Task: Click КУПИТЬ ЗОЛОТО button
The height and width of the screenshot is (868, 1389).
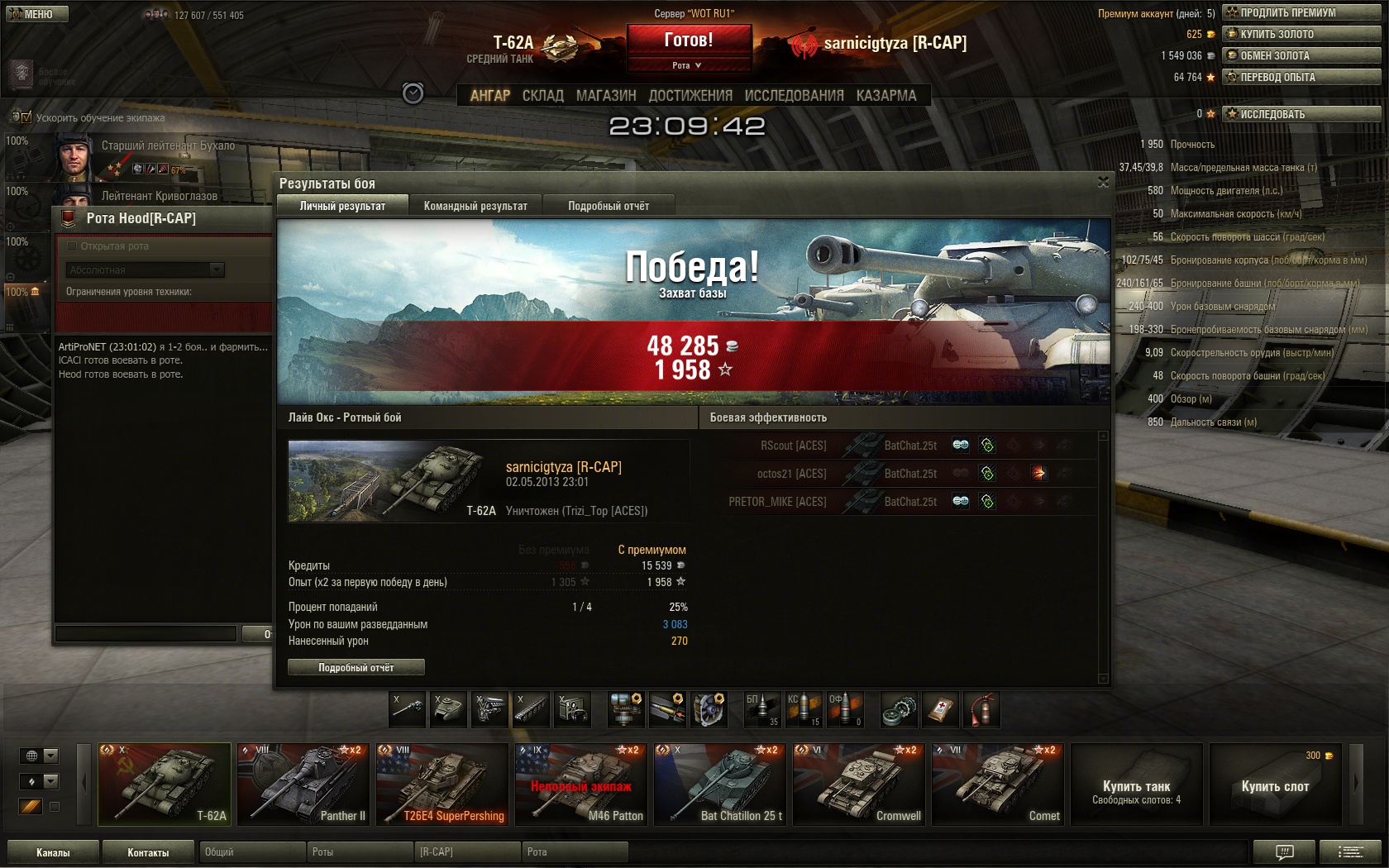Action: point(1302,34)
